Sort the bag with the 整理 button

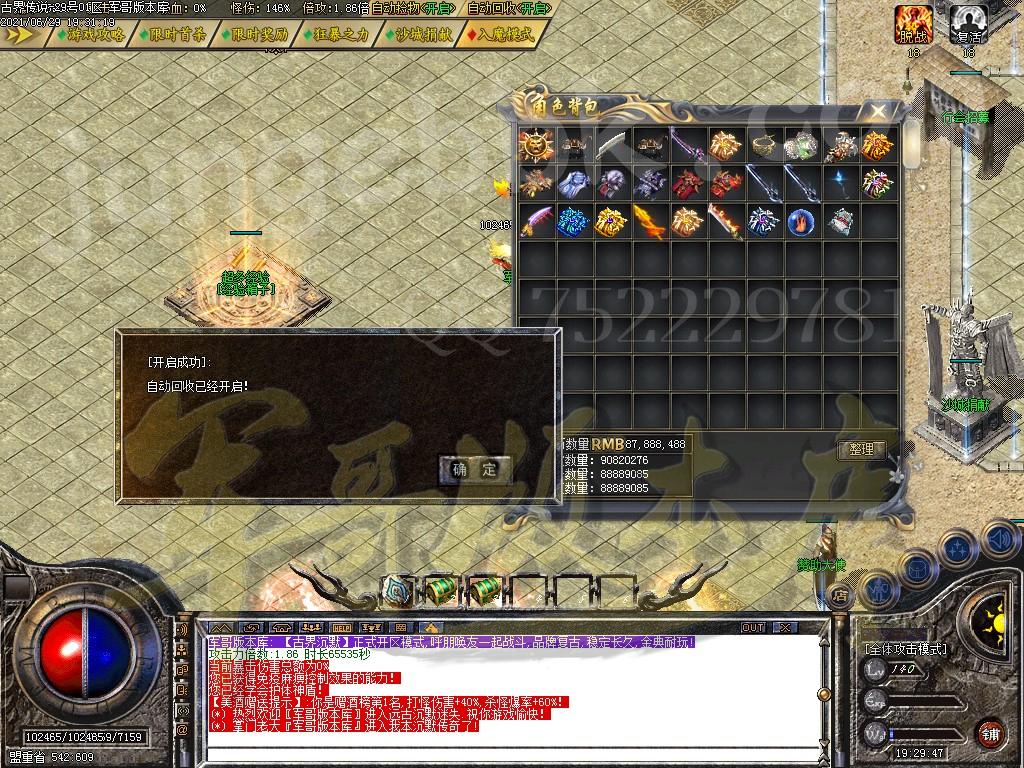click(x=860, y=449)
